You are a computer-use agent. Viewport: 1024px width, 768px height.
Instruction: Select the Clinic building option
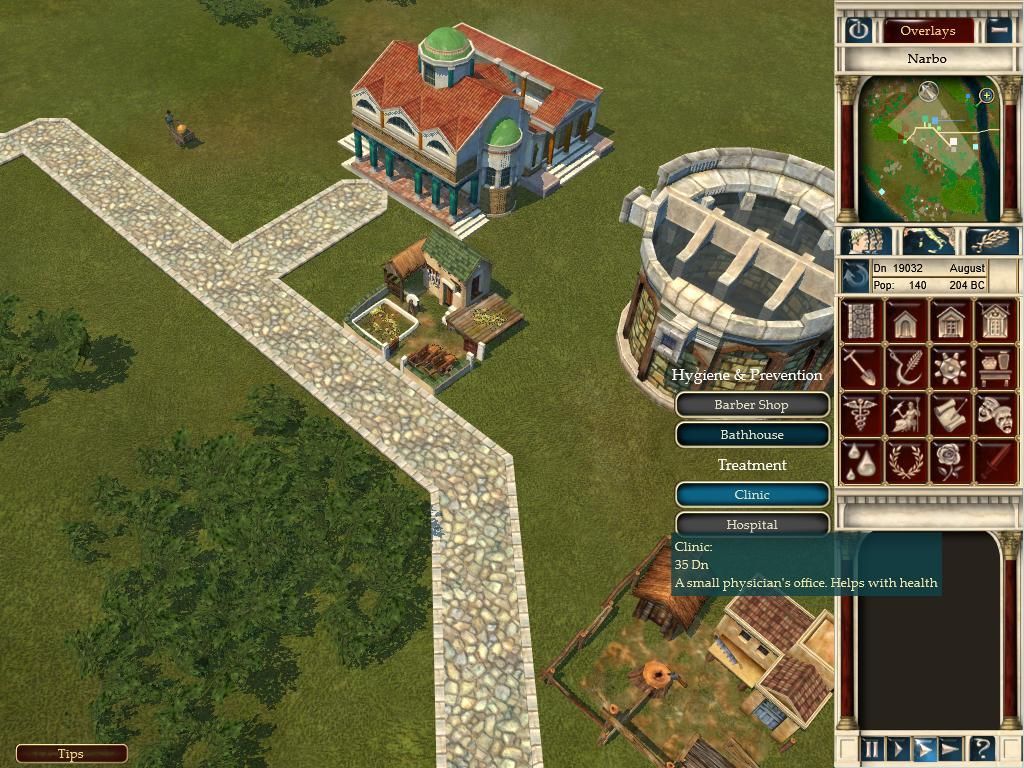(x=752, y=495)
